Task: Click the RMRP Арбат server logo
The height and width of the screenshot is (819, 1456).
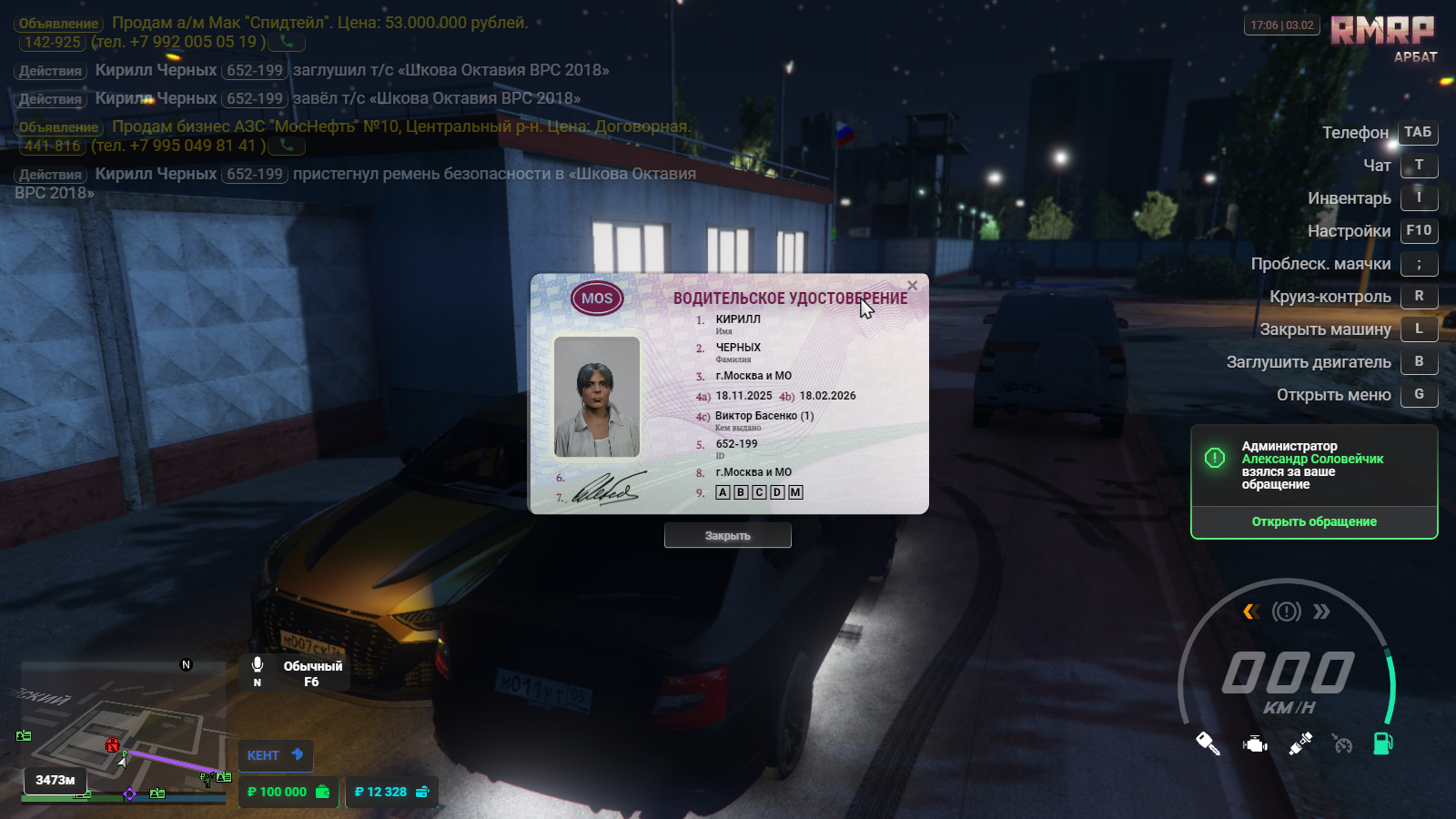Action: coord(1382,36)
